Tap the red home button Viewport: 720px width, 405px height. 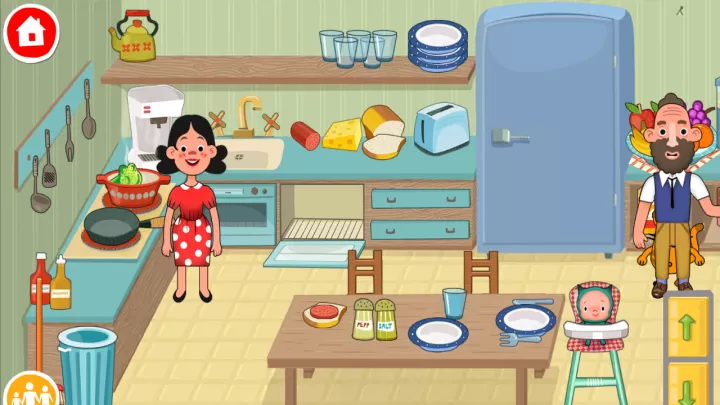click(x=31, y=31)
